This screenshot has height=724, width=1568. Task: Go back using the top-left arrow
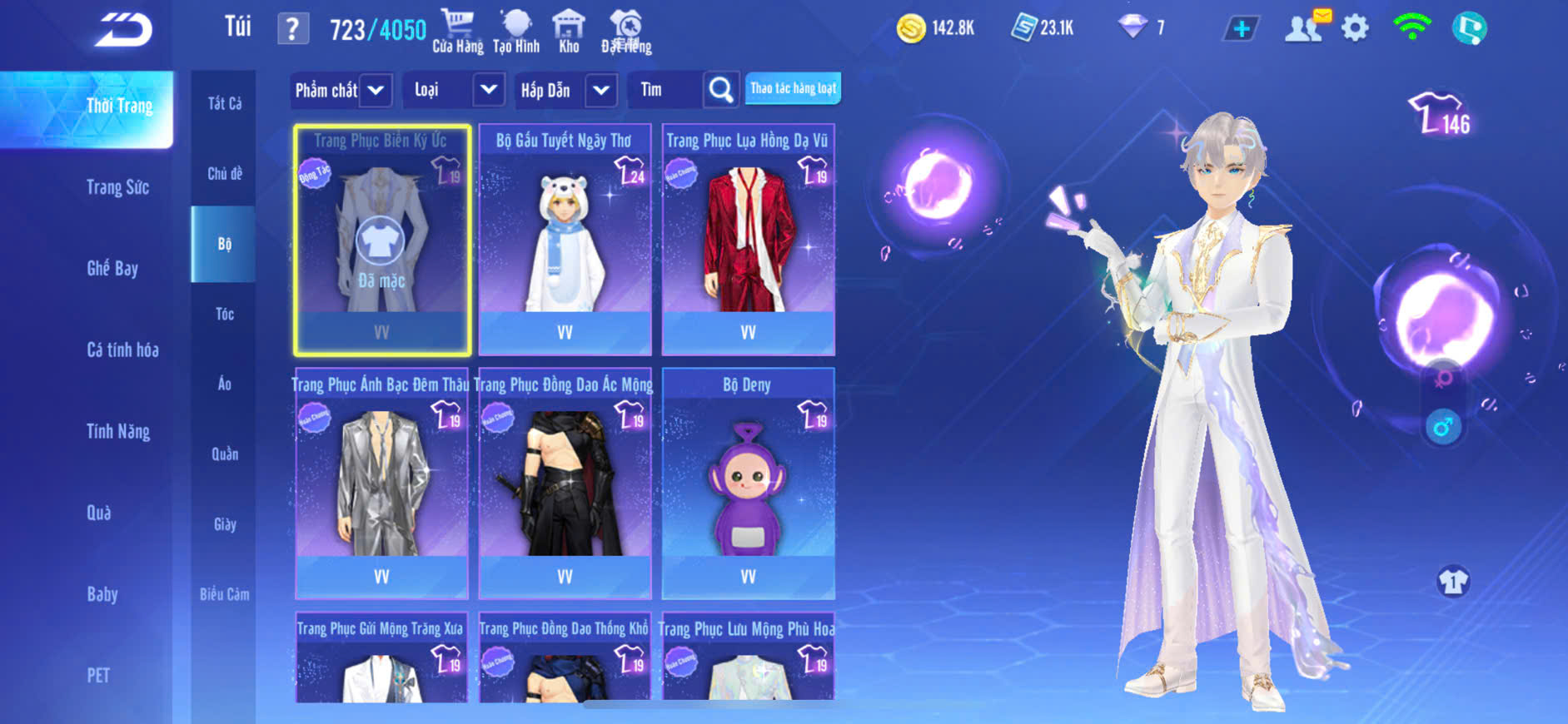click(x=123, y=31)
